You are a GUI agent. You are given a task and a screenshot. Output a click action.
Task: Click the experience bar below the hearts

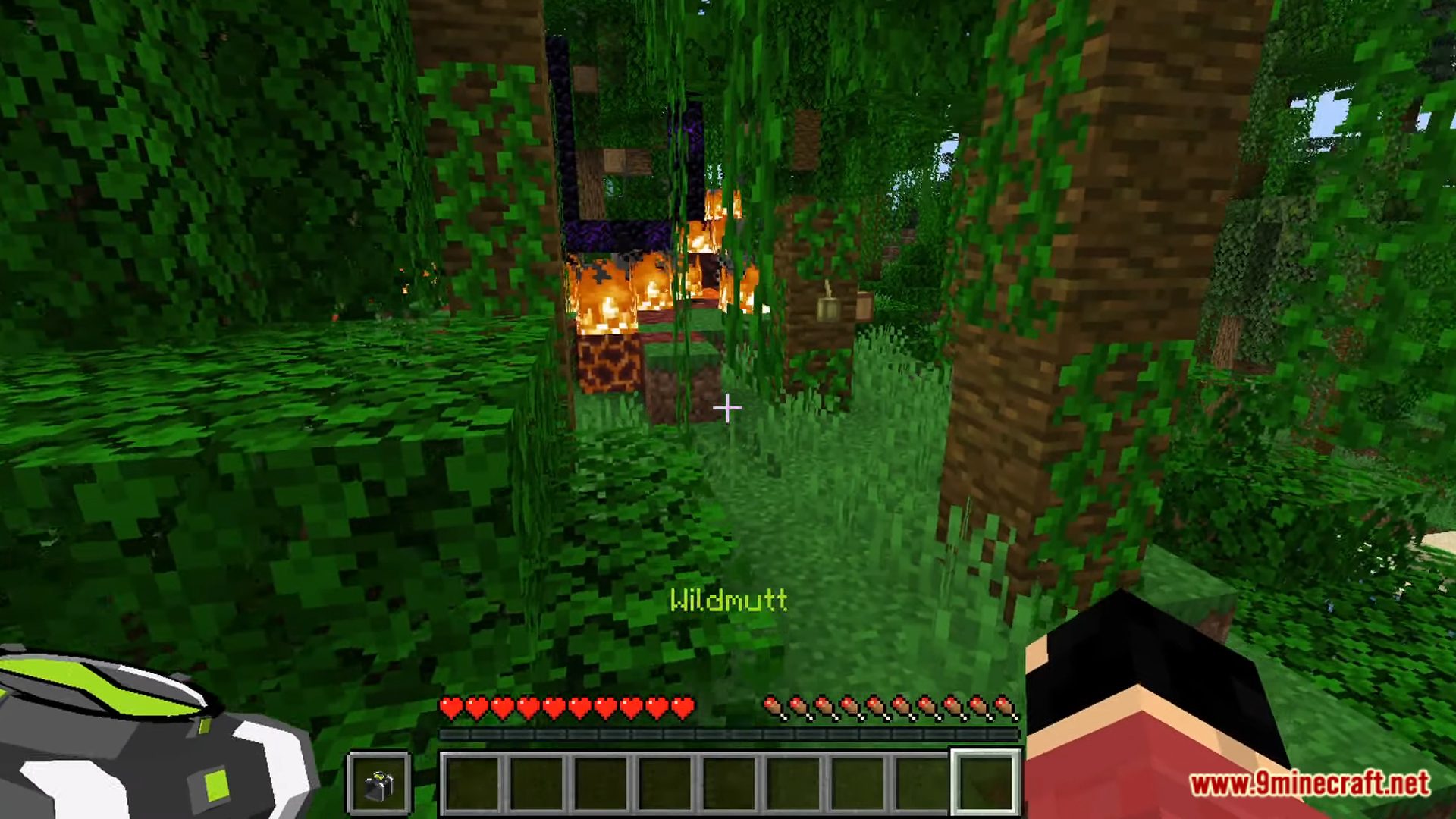pos(728,733)
